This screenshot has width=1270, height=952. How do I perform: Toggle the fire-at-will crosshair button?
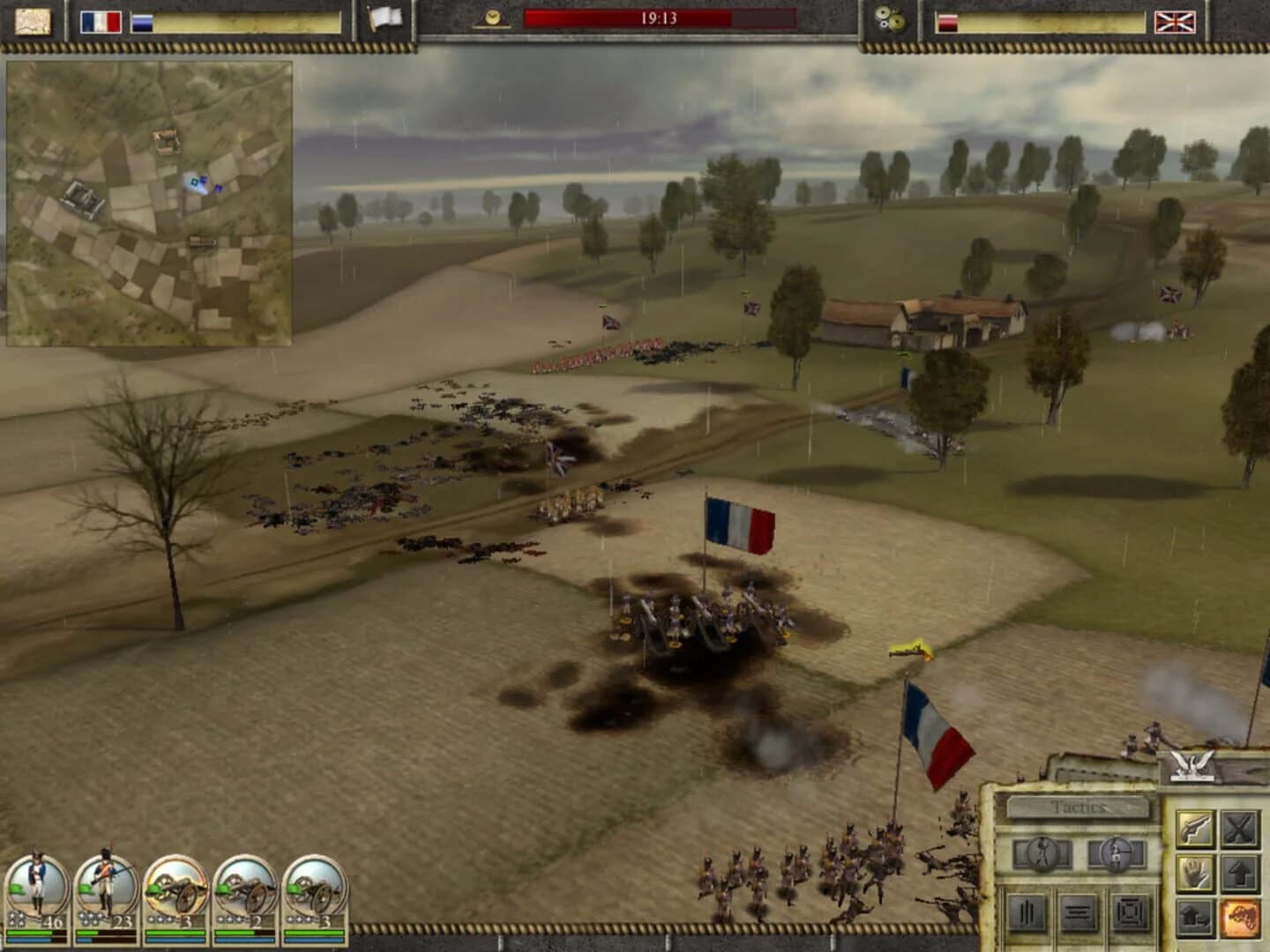tap(1117, 854)
